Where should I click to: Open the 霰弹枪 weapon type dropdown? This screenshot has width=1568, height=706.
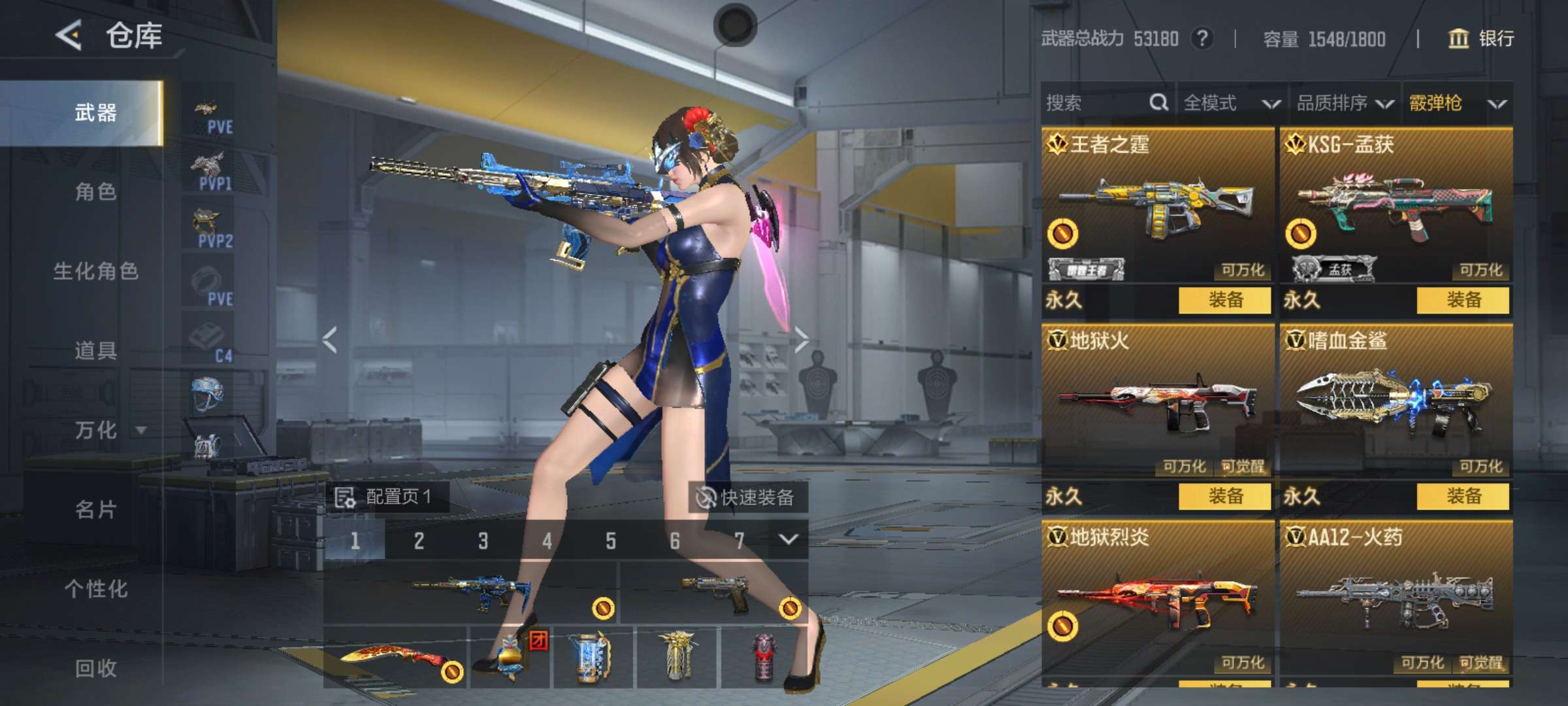tap(1457, 103)
